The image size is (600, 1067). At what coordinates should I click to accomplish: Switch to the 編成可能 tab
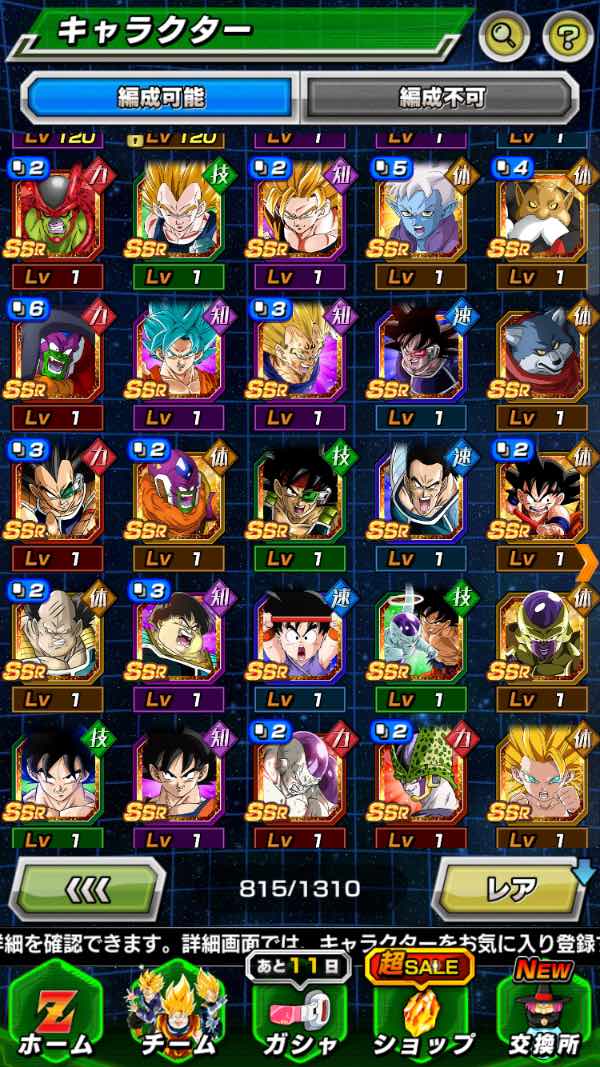[x=160, y=97]
